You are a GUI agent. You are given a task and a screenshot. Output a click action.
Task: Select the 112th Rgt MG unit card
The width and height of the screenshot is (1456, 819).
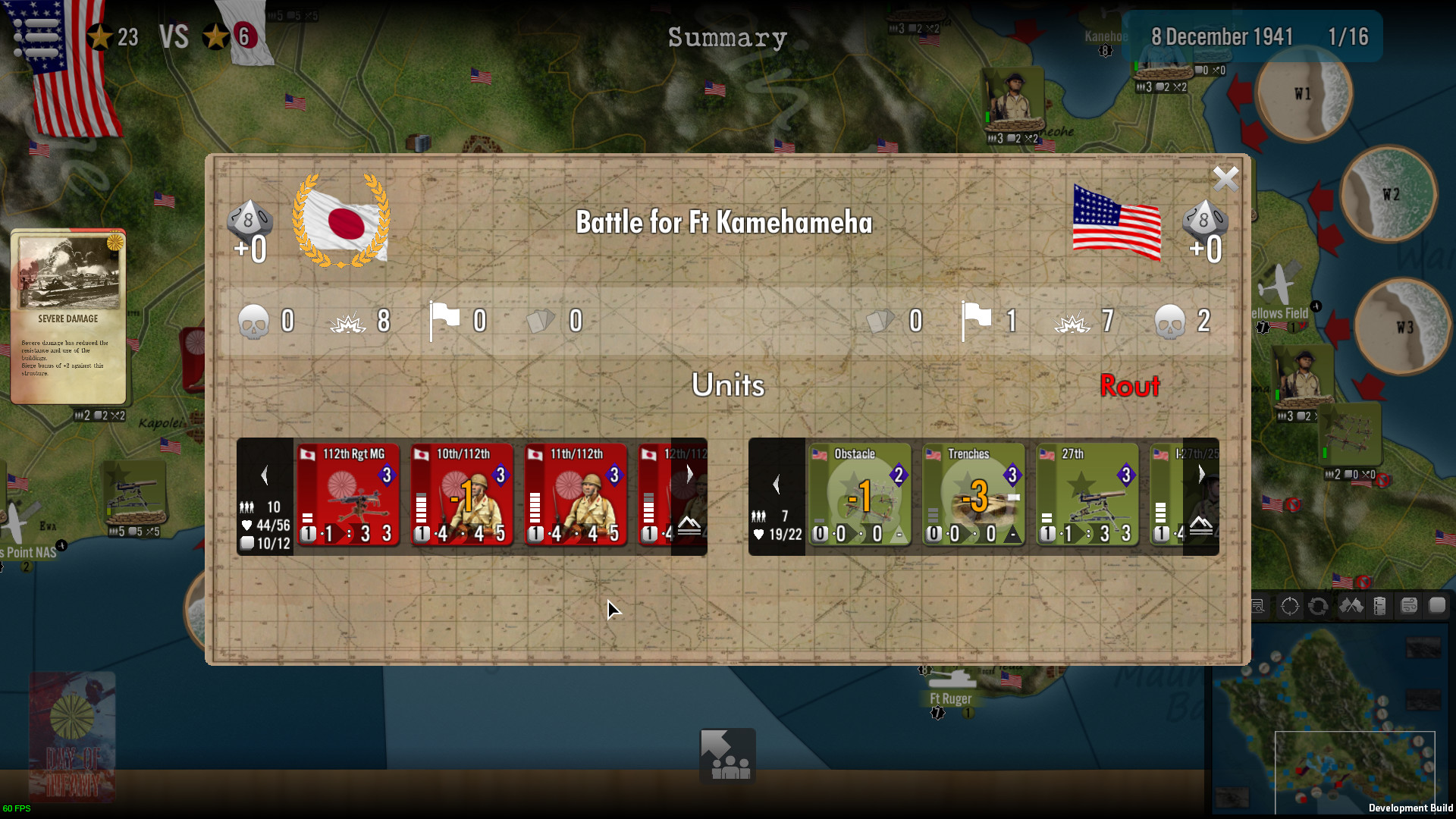(348, 495)
